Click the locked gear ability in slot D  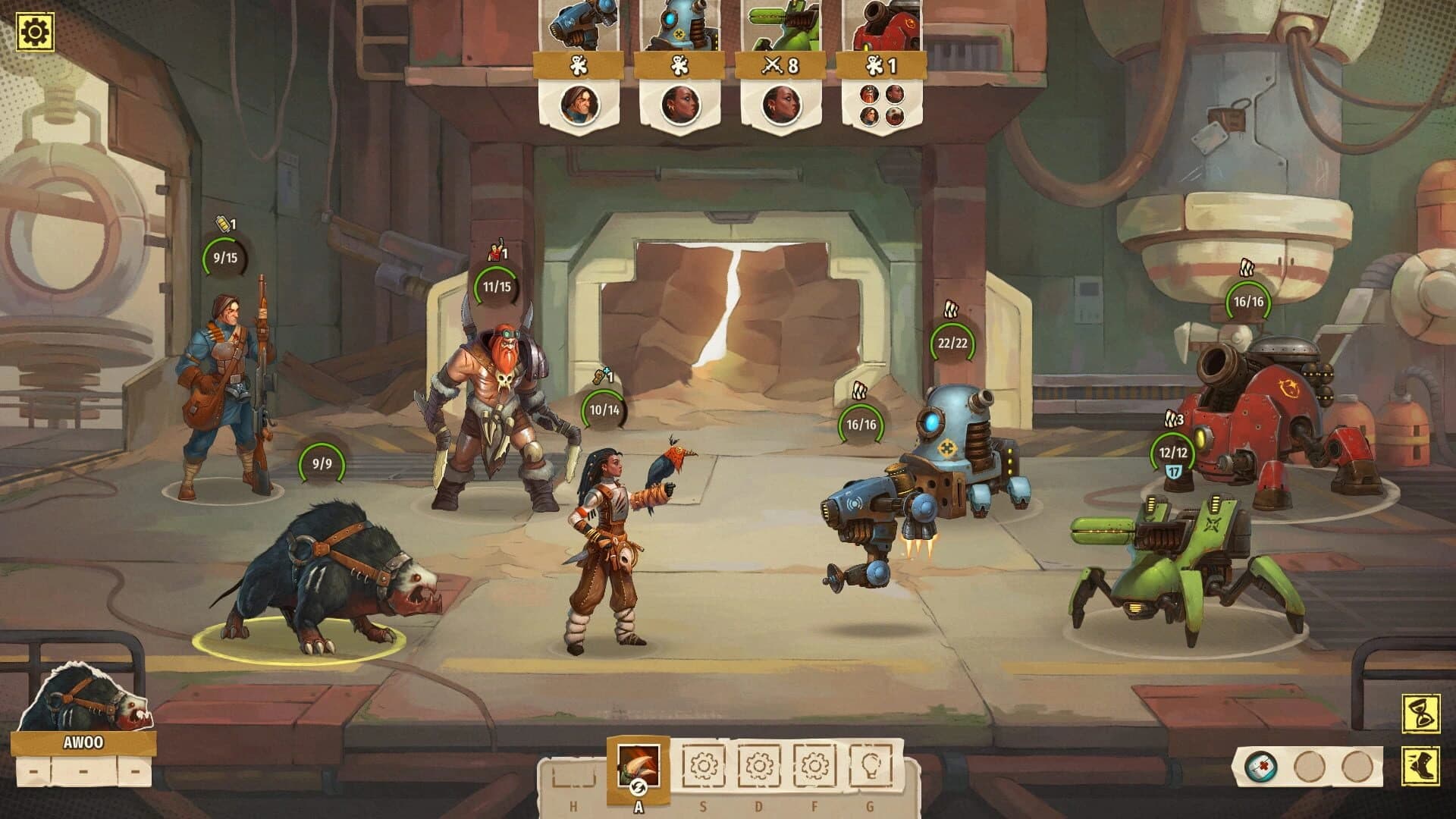point(758,767)
